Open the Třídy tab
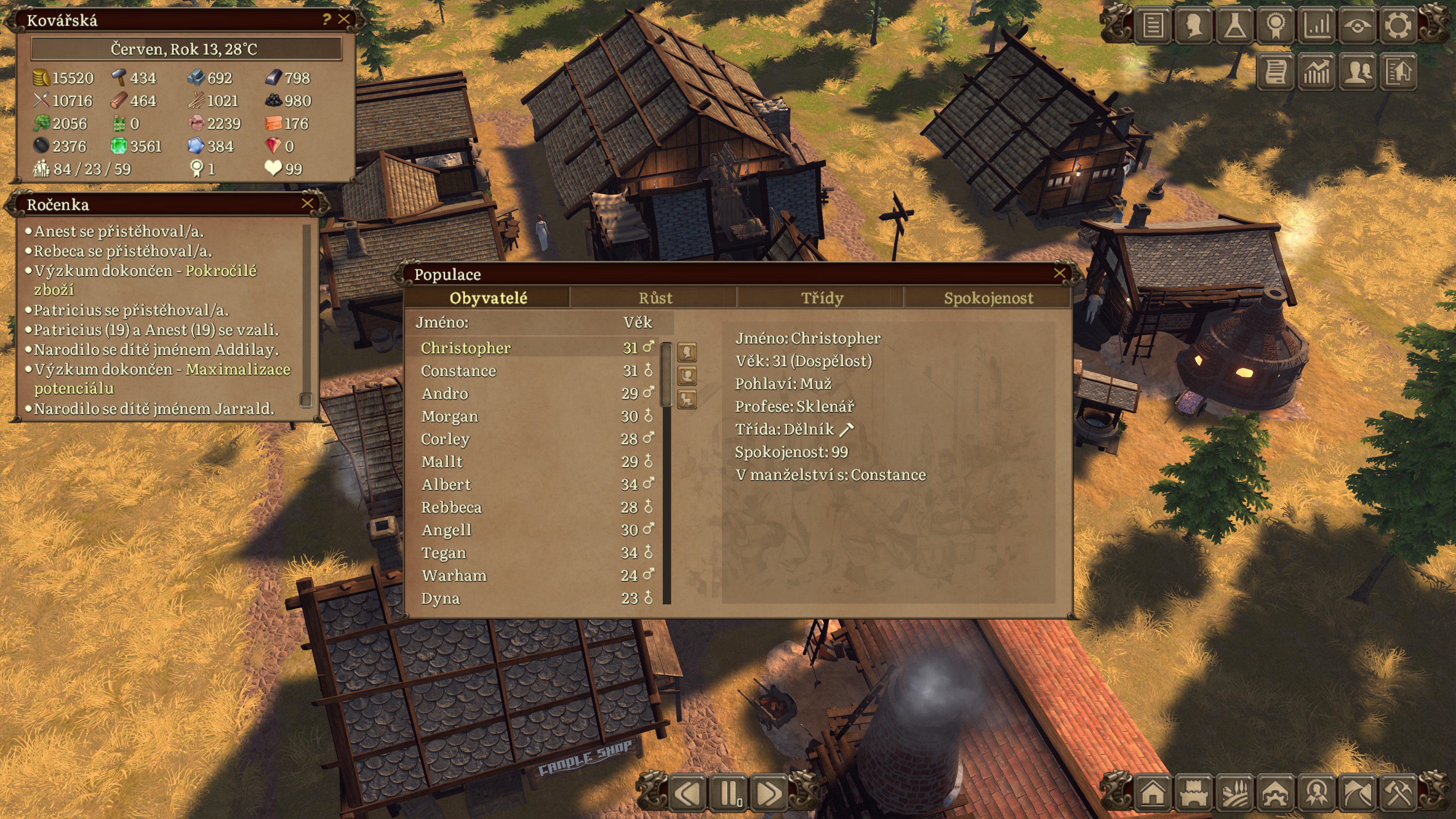The width and height of the screenshot is (1456, 819). point(822,298)
